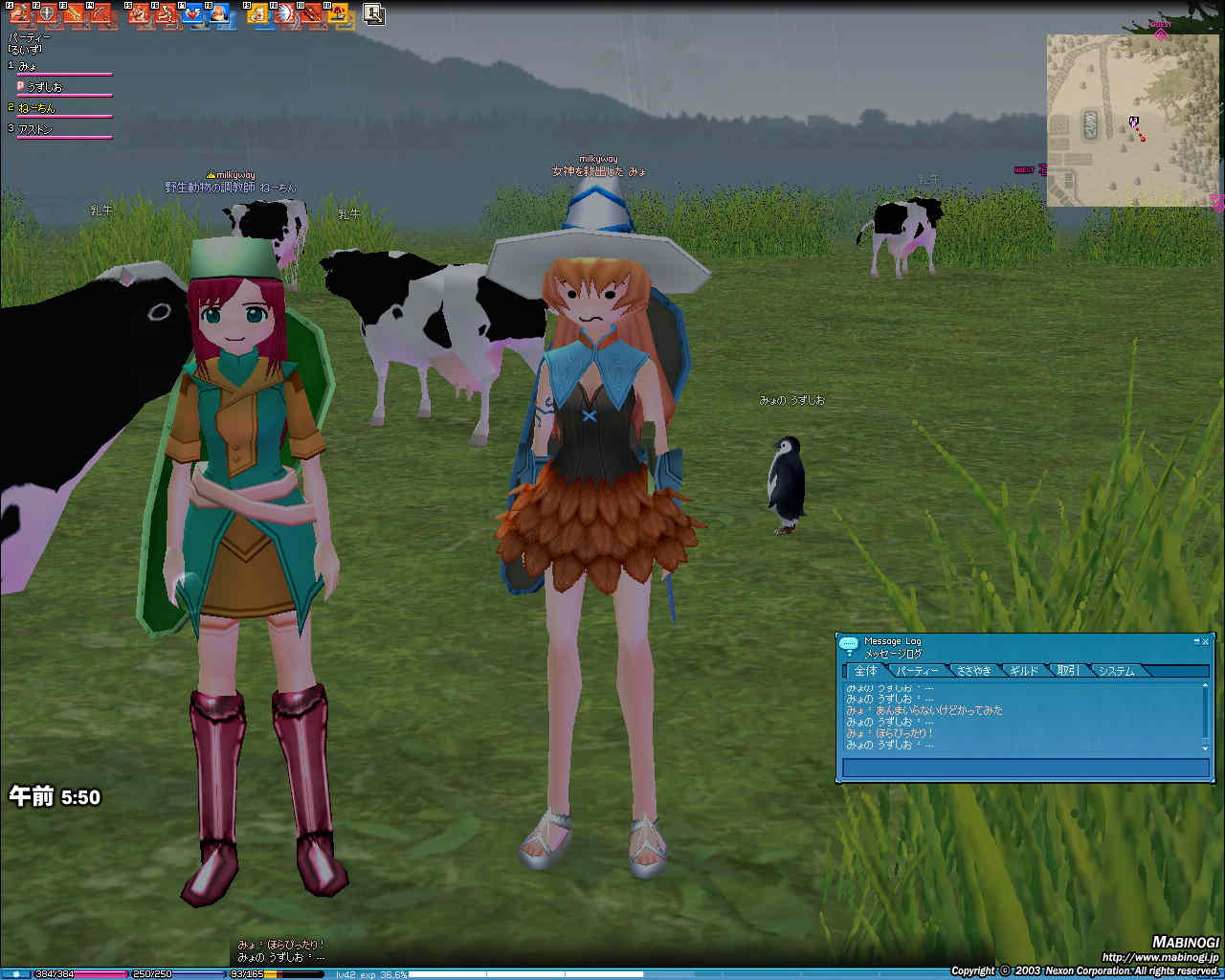Image resolution: width=1225 pixels, height=980 pixels.
Task: Activate the F3 sword skill icon
Action: click(74, 14)
